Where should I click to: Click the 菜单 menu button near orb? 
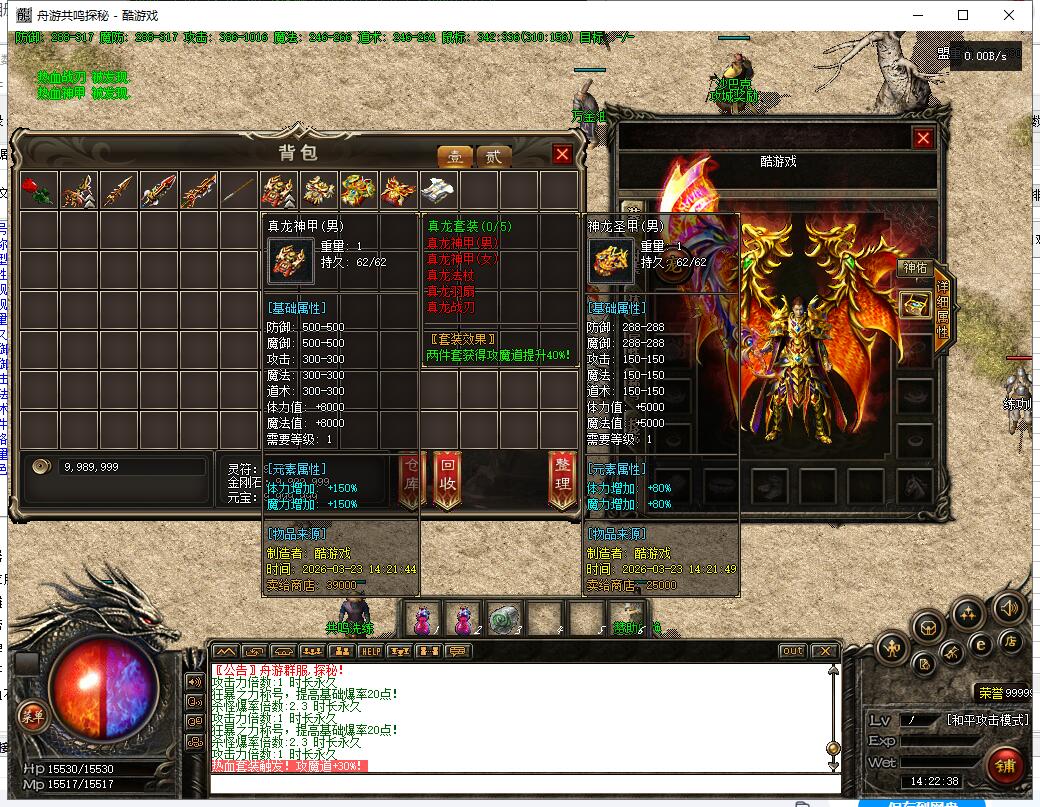(x=33, y=715)
